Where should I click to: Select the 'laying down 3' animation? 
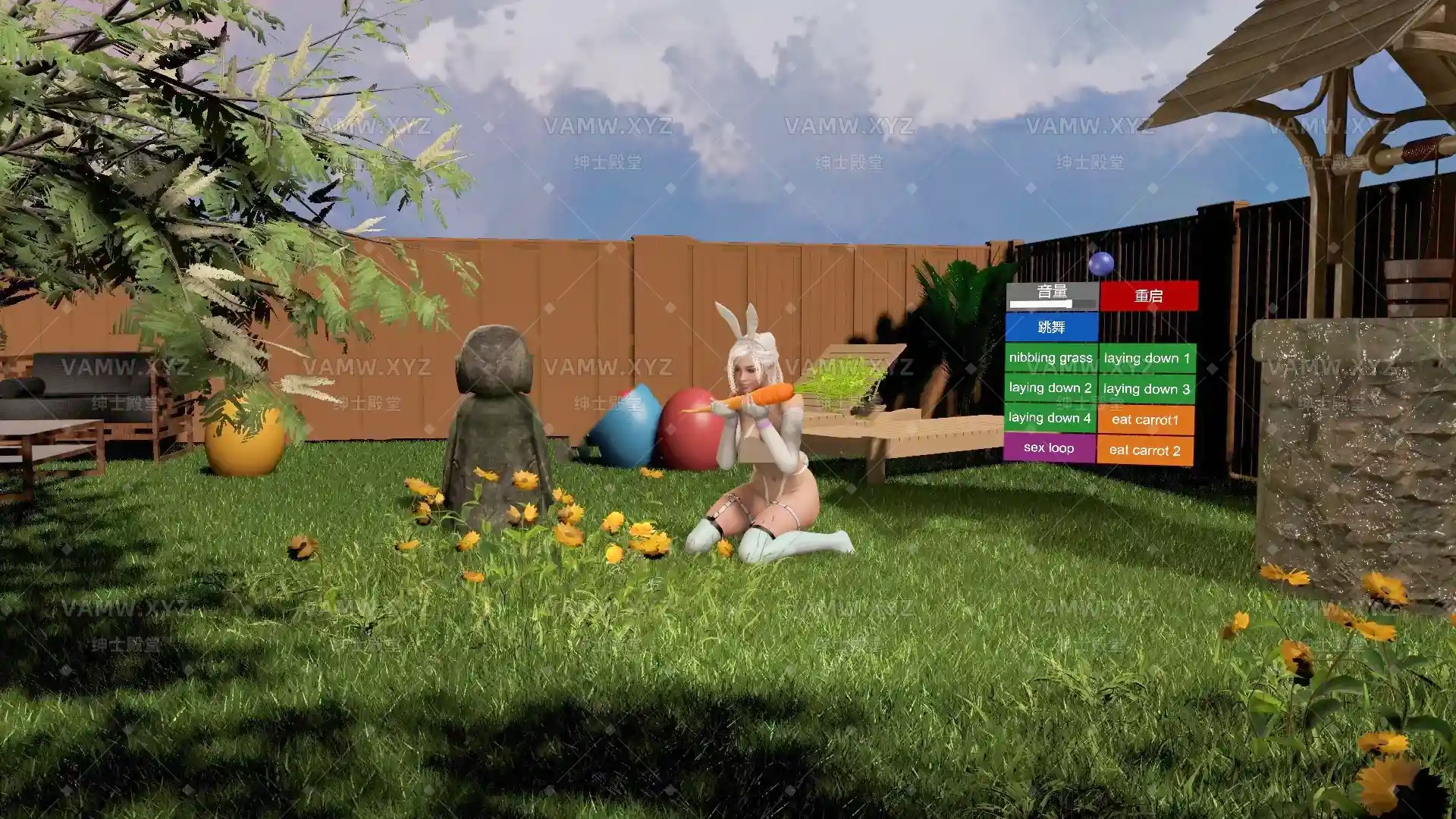[1147, 389]
